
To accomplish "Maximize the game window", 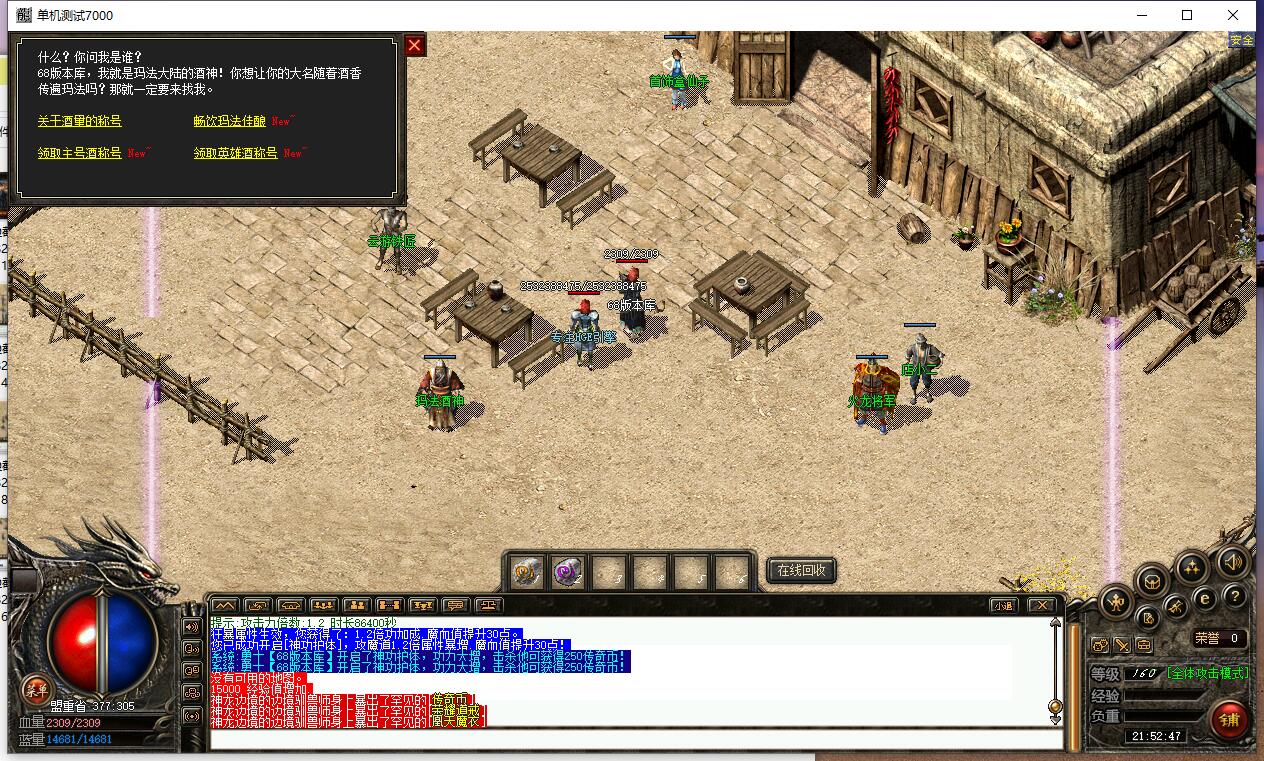I will (1187, 15).
